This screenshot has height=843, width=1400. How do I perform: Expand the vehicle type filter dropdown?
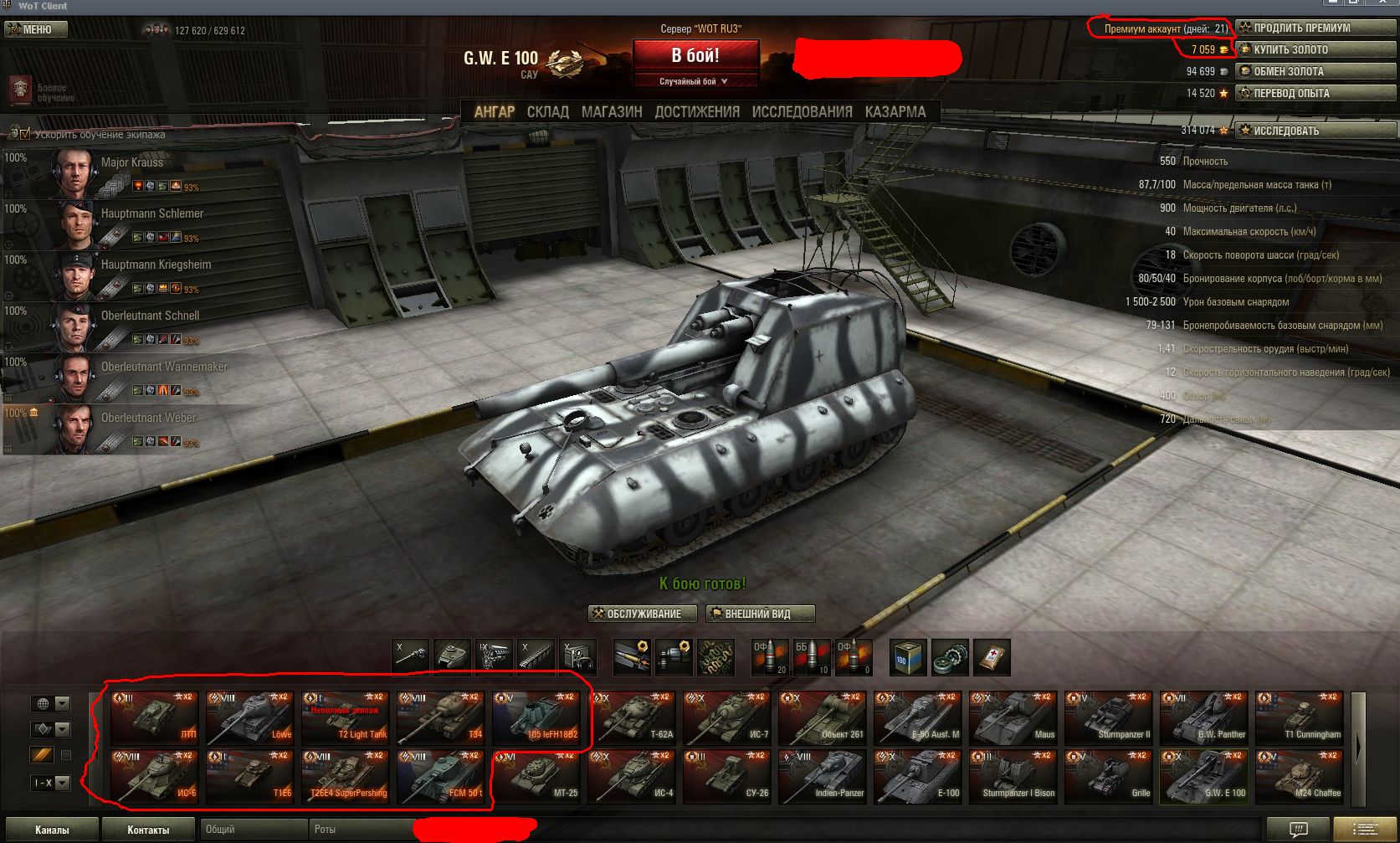[62, 730]
